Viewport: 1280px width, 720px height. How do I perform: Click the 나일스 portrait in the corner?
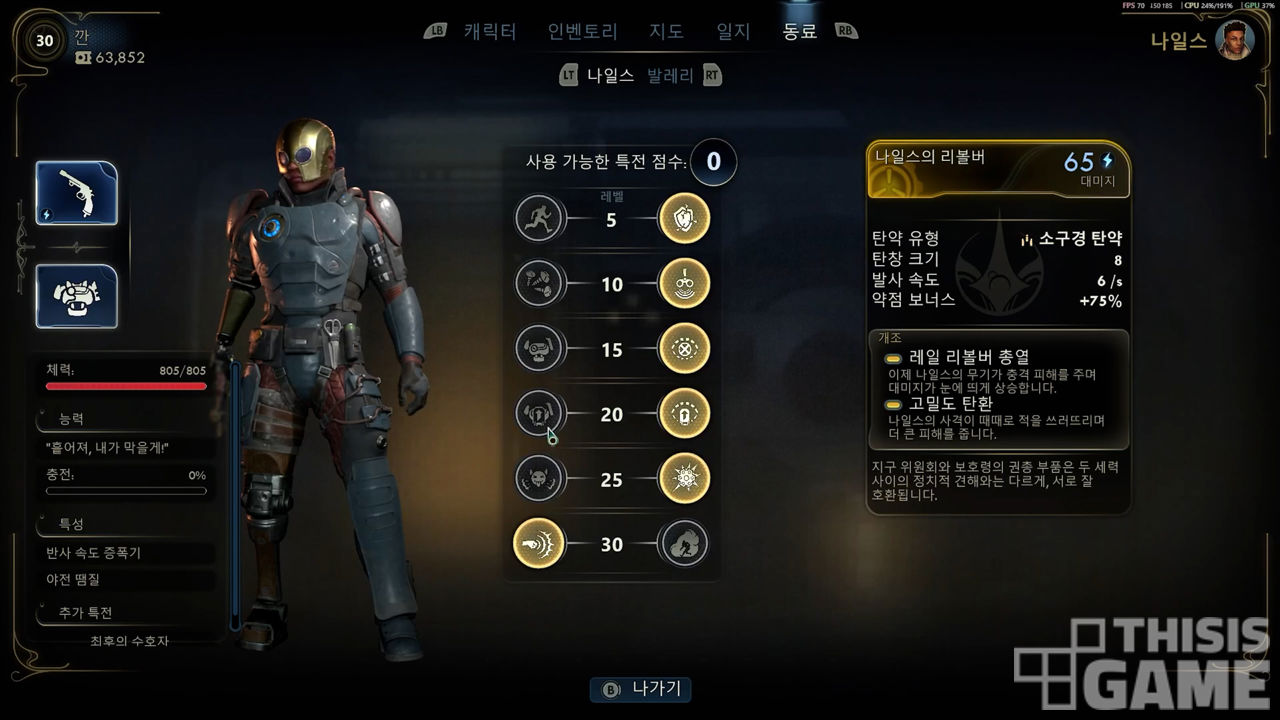click(x=1235, y=41)
